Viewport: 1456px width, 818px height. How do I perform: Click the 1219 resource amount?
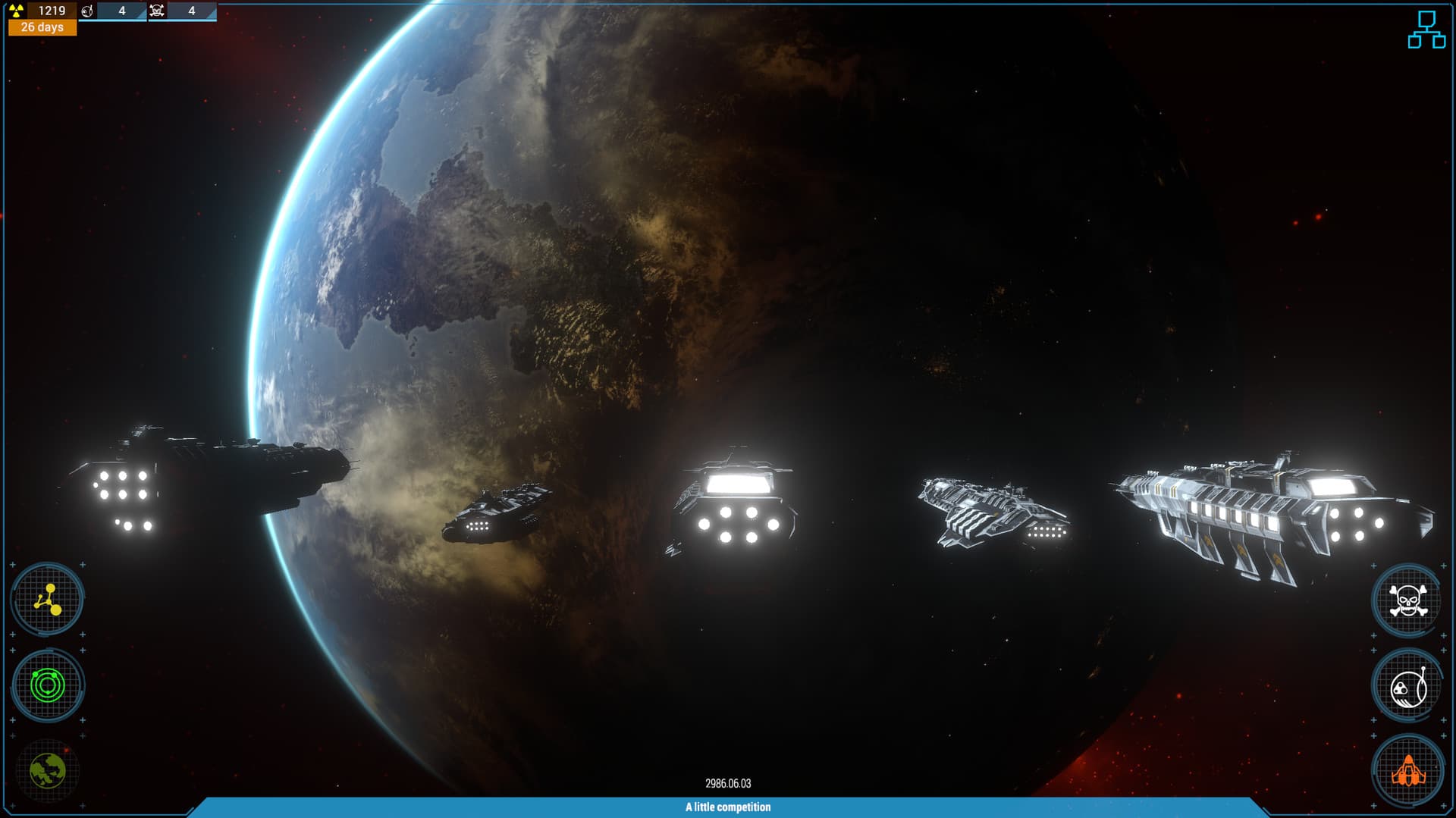pos(51,11)
